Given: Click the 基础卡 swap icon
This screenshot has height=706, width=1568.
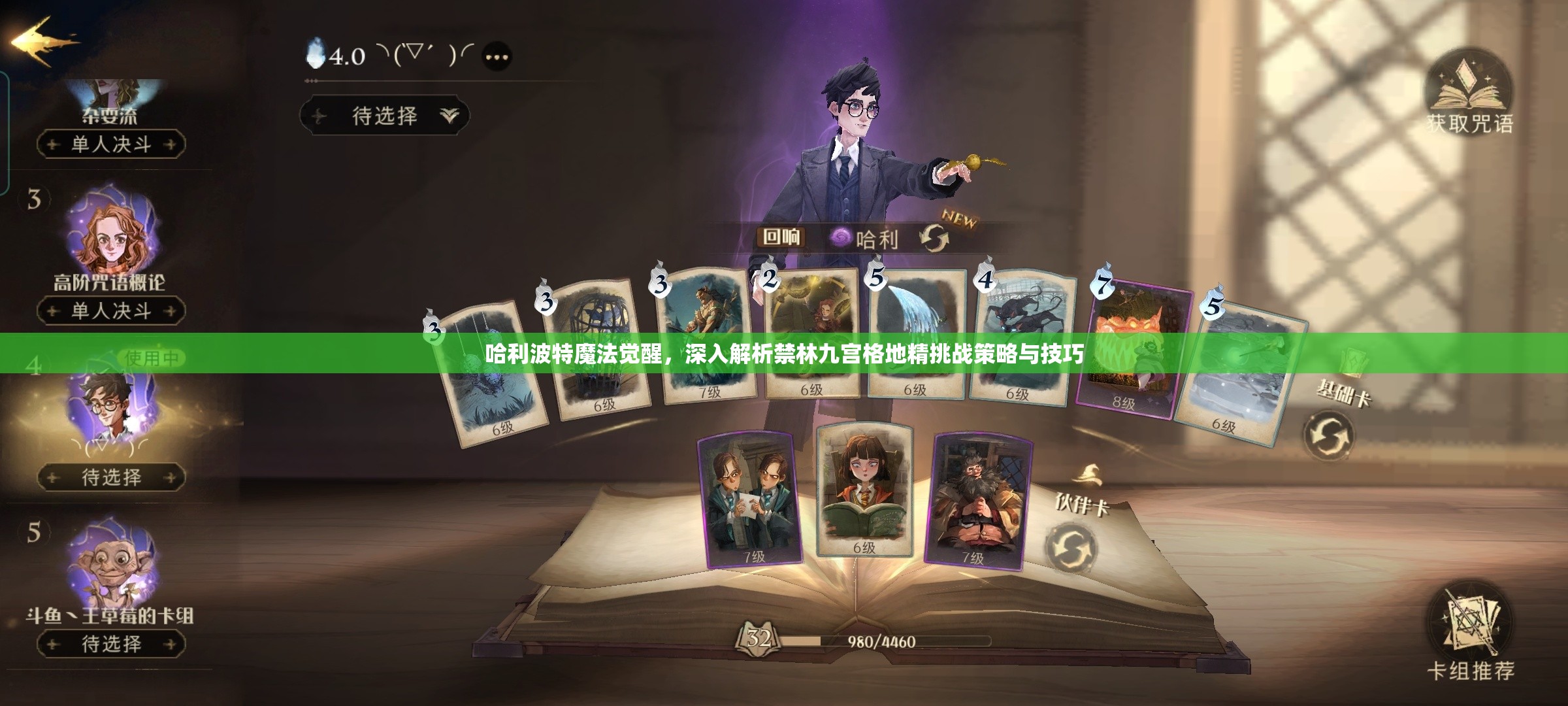Looking at the screenshot, I should 1328,435.
